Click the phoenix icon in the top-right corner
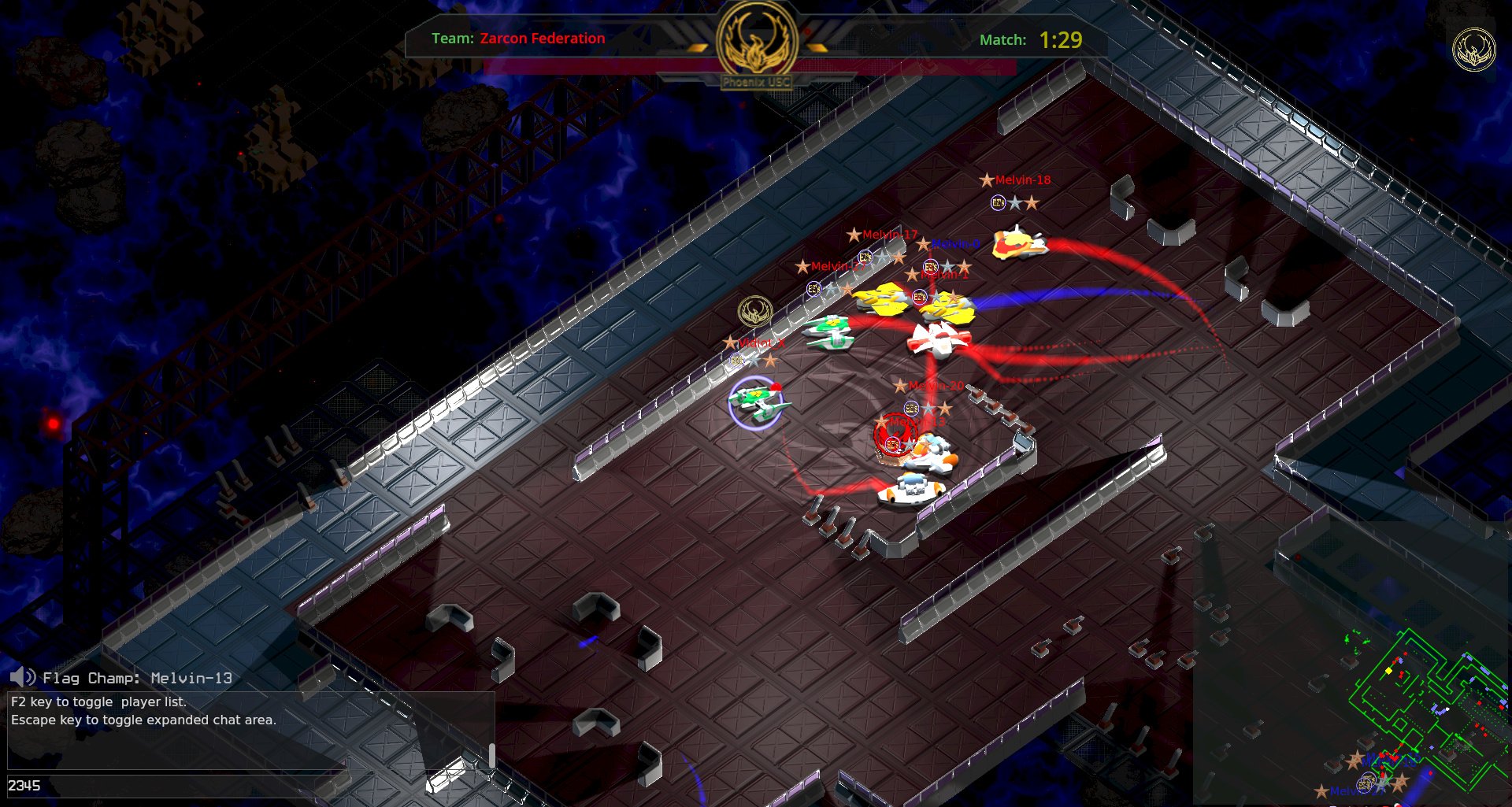1512x807 pixels. click(x=1473, y=50)
